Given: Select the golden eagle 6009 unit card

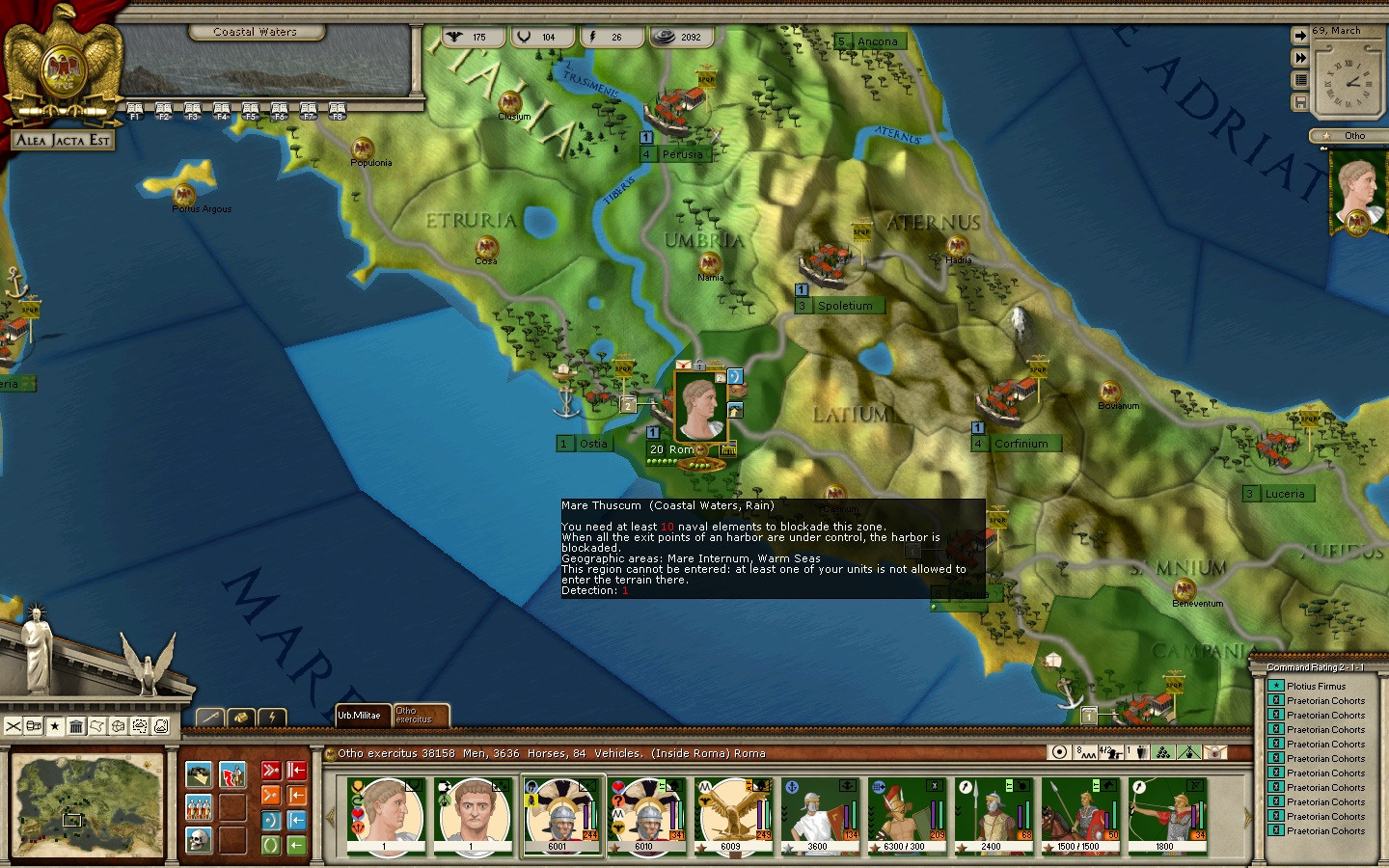Looking at the screenshot, I should point(733,816).
